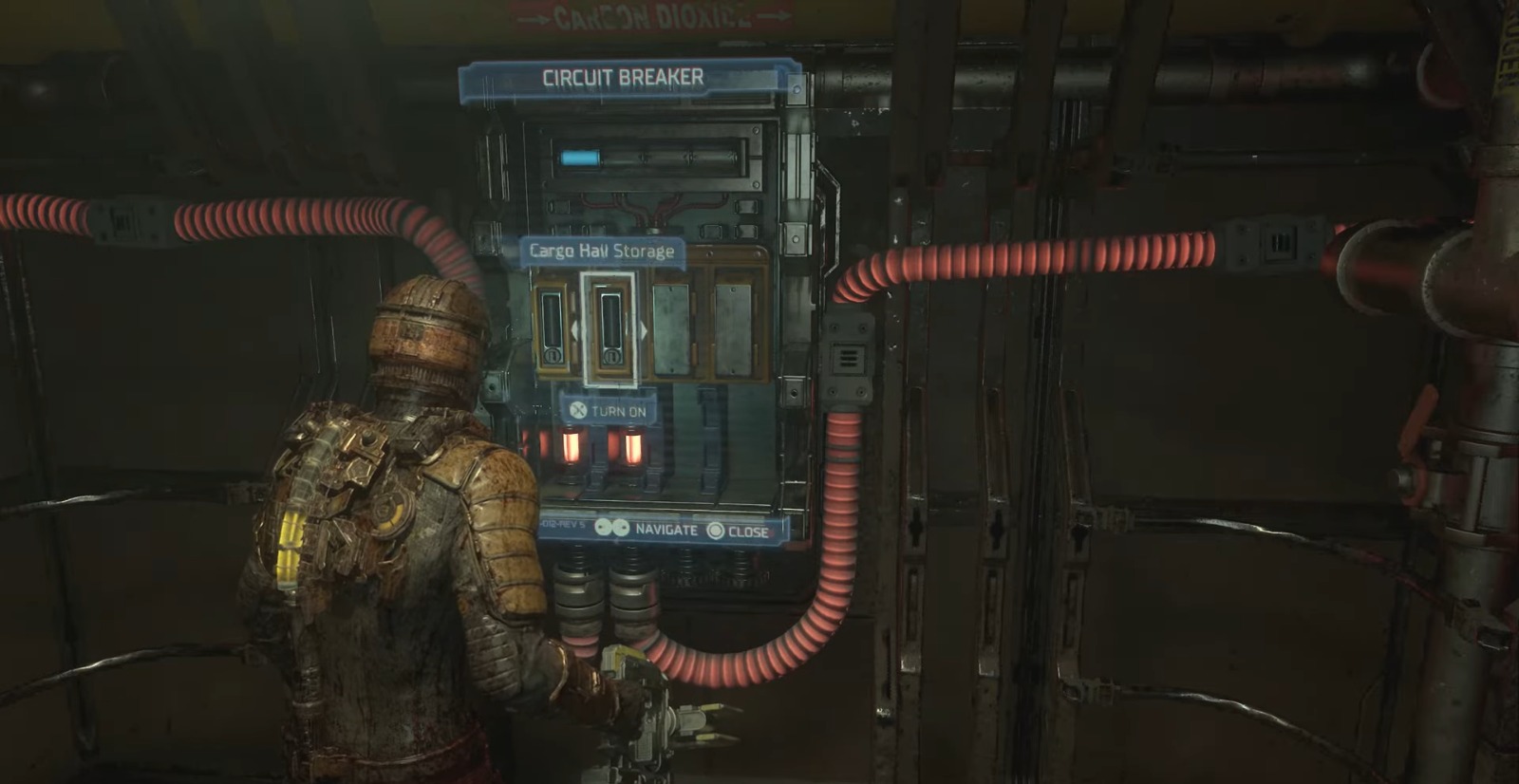Screen dimensions: 1519x784
Task: Click the left arrow beside the selected breaker
Action: tap(575, 330)
